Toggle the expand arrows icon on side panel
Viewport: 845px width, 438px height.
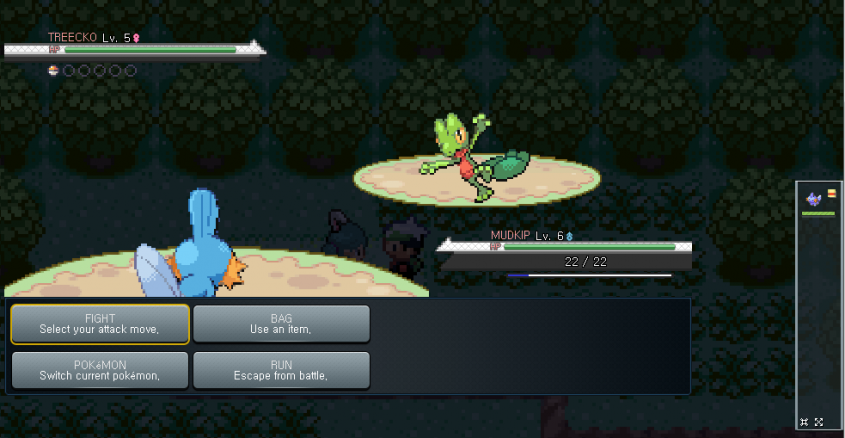point(819,422)
